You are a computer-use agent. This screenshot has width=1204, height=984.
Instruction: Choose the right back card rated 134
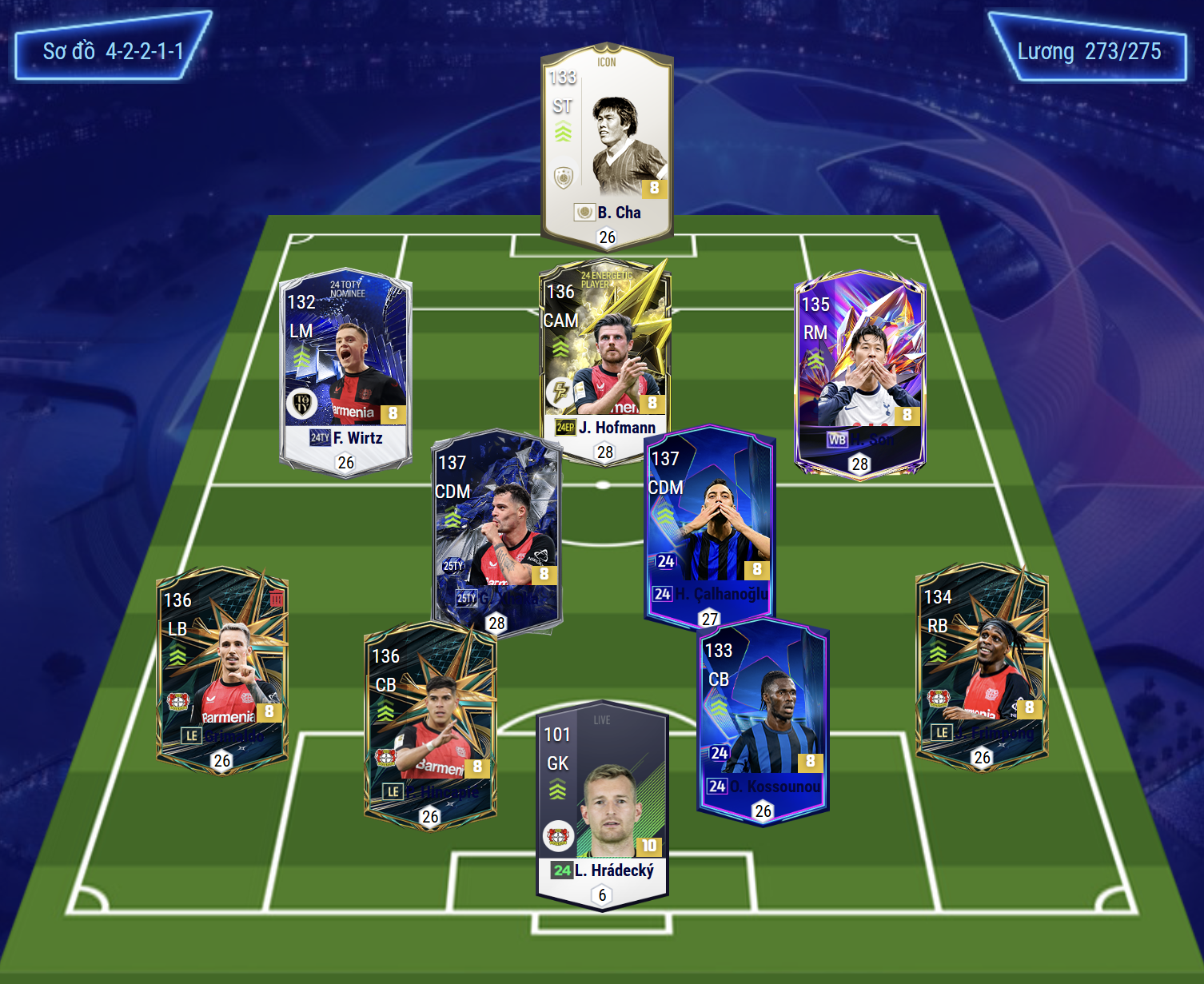(982, 663)
